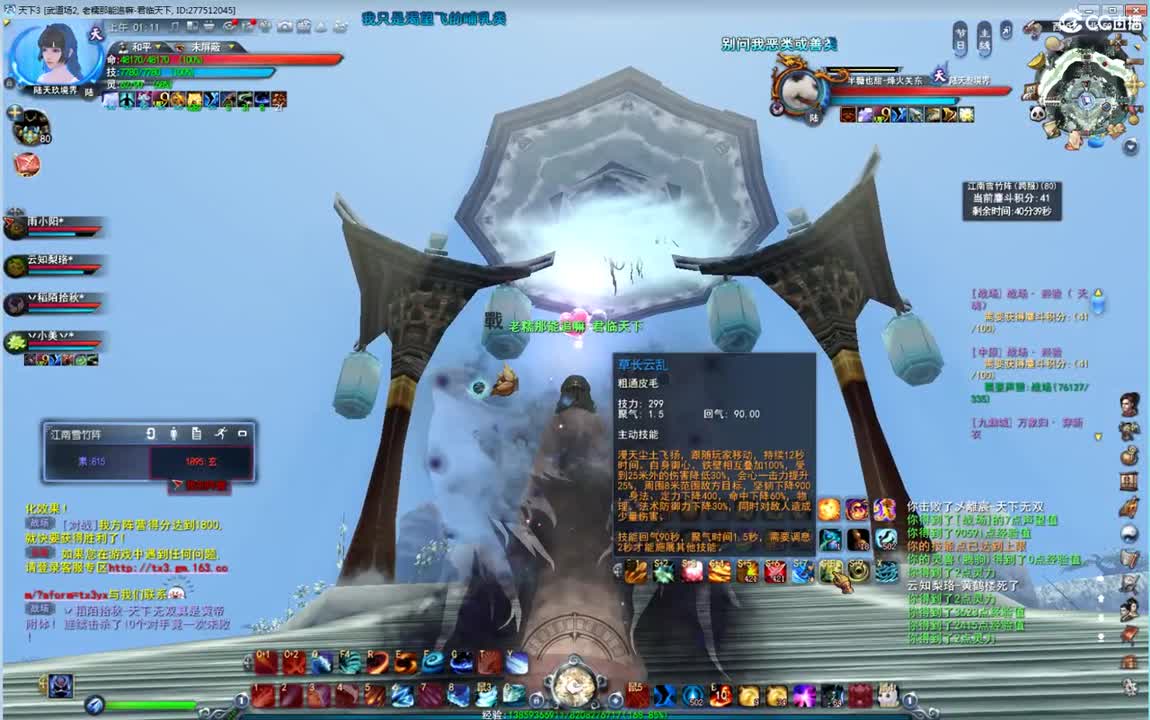Activate the Q+1 red skill slot
This screenshot has height=720, width=1150.
pyautogui.click(x=265, y=662)
